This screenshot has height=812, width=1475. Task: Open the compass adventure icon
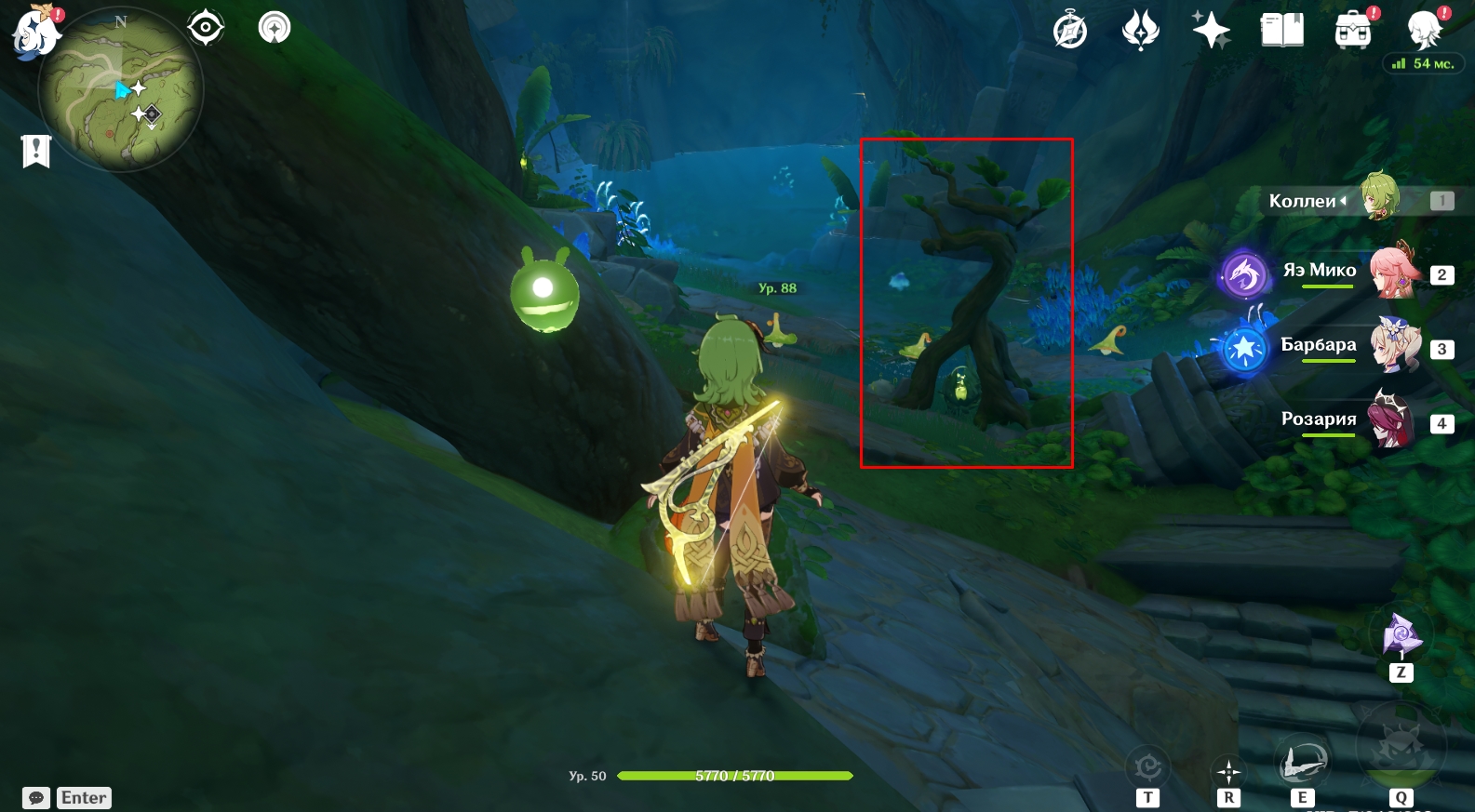coord(1070,31)
